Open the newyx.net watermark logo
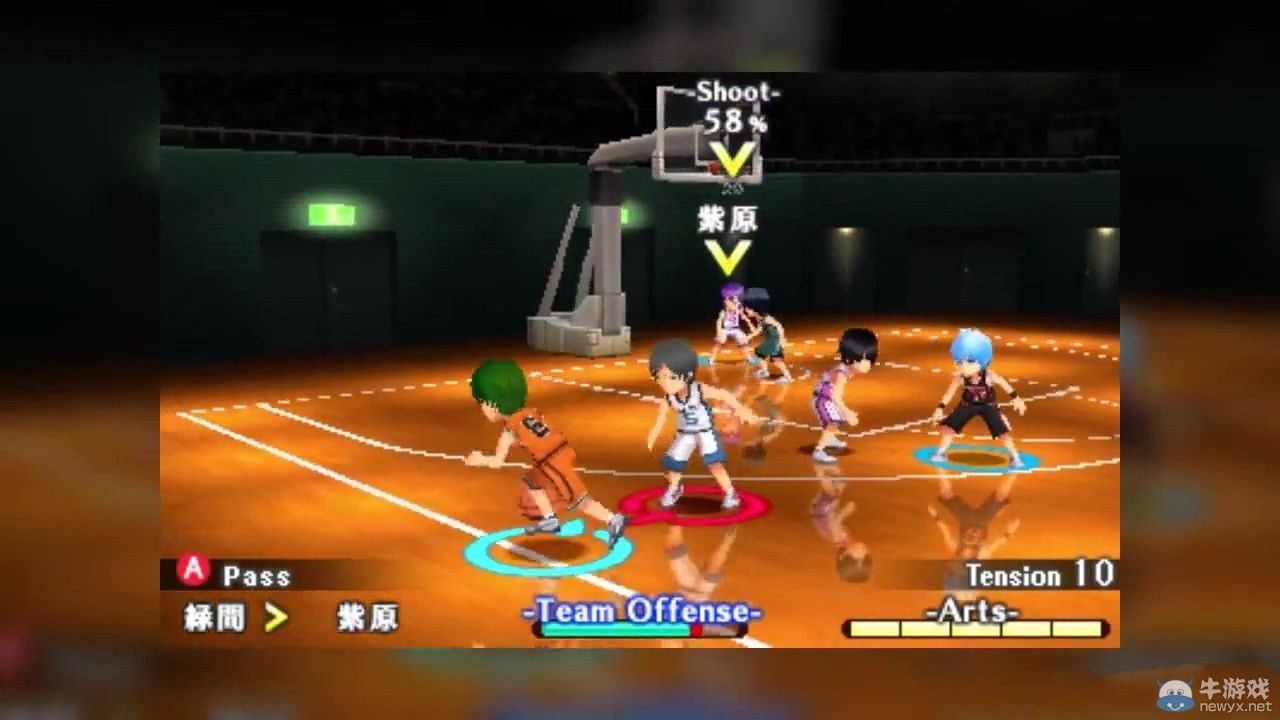The width and height of the screenshot is (1280, 720). point(1213,693)
